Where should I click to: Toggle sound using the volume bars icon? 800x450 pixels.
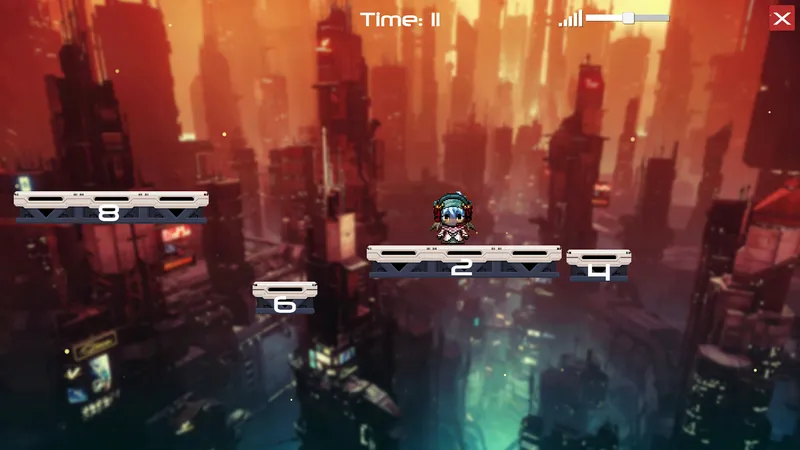coord(570,19)
